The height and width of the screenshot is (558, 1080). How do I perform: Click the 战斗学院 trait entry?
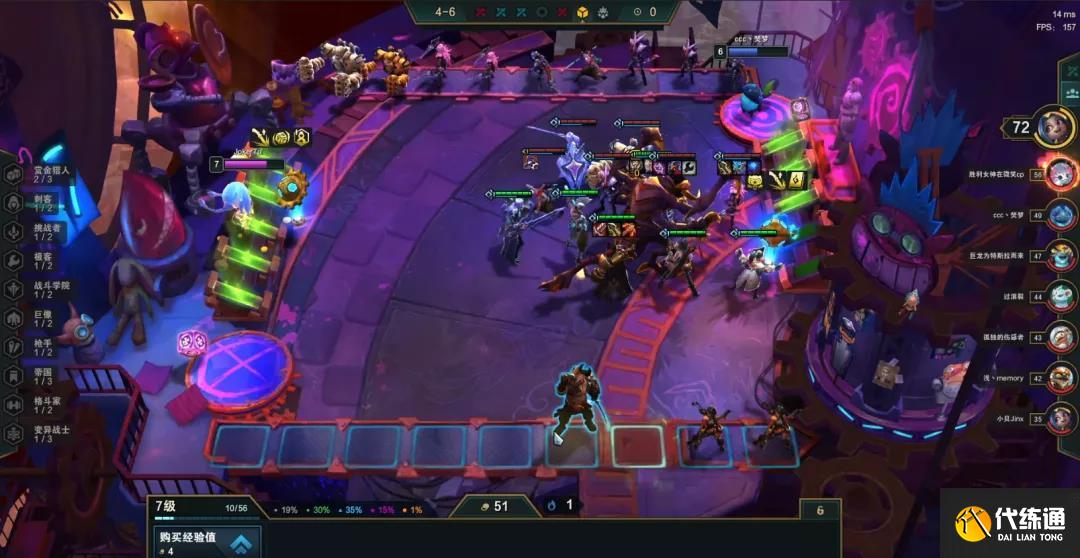(40, 288)
